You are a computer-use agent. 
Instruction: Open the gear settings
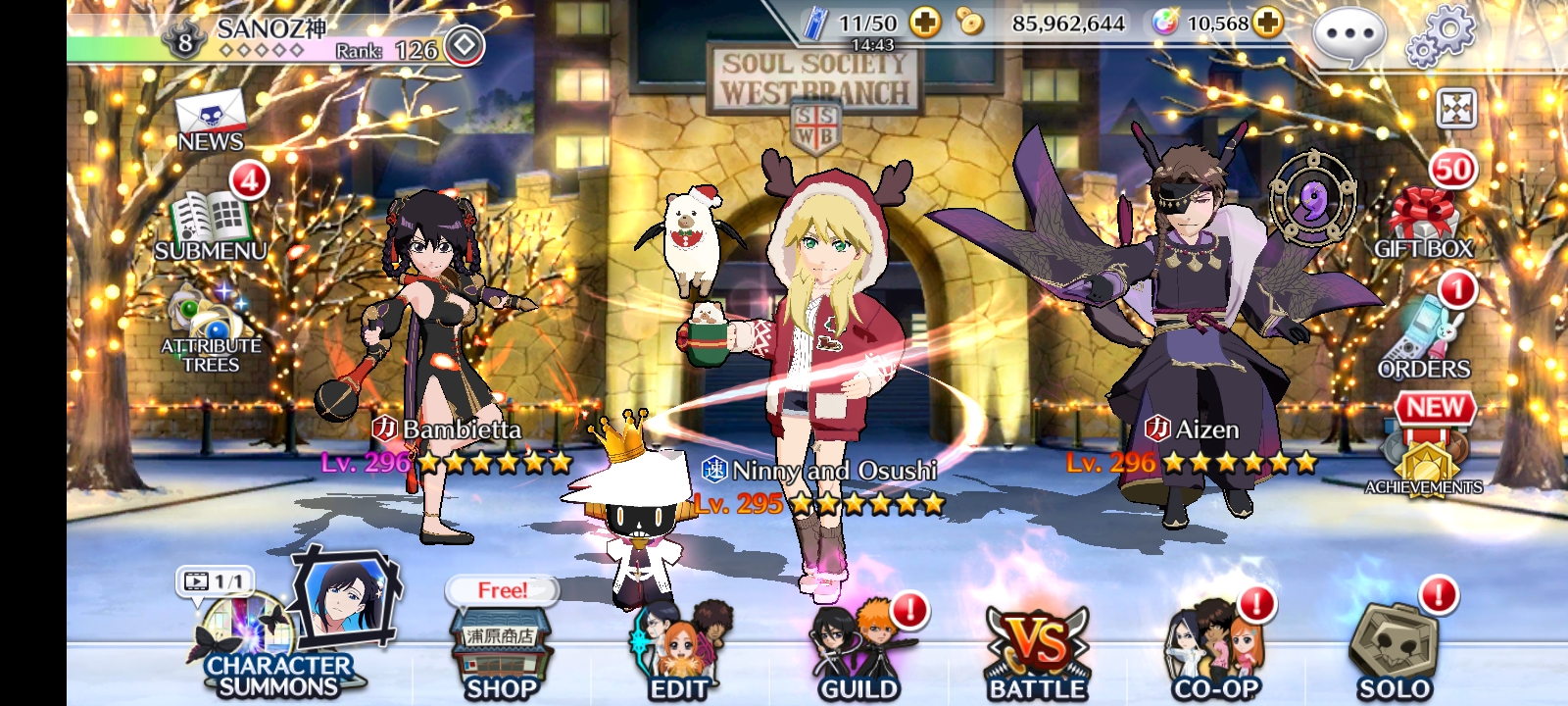1440,37
